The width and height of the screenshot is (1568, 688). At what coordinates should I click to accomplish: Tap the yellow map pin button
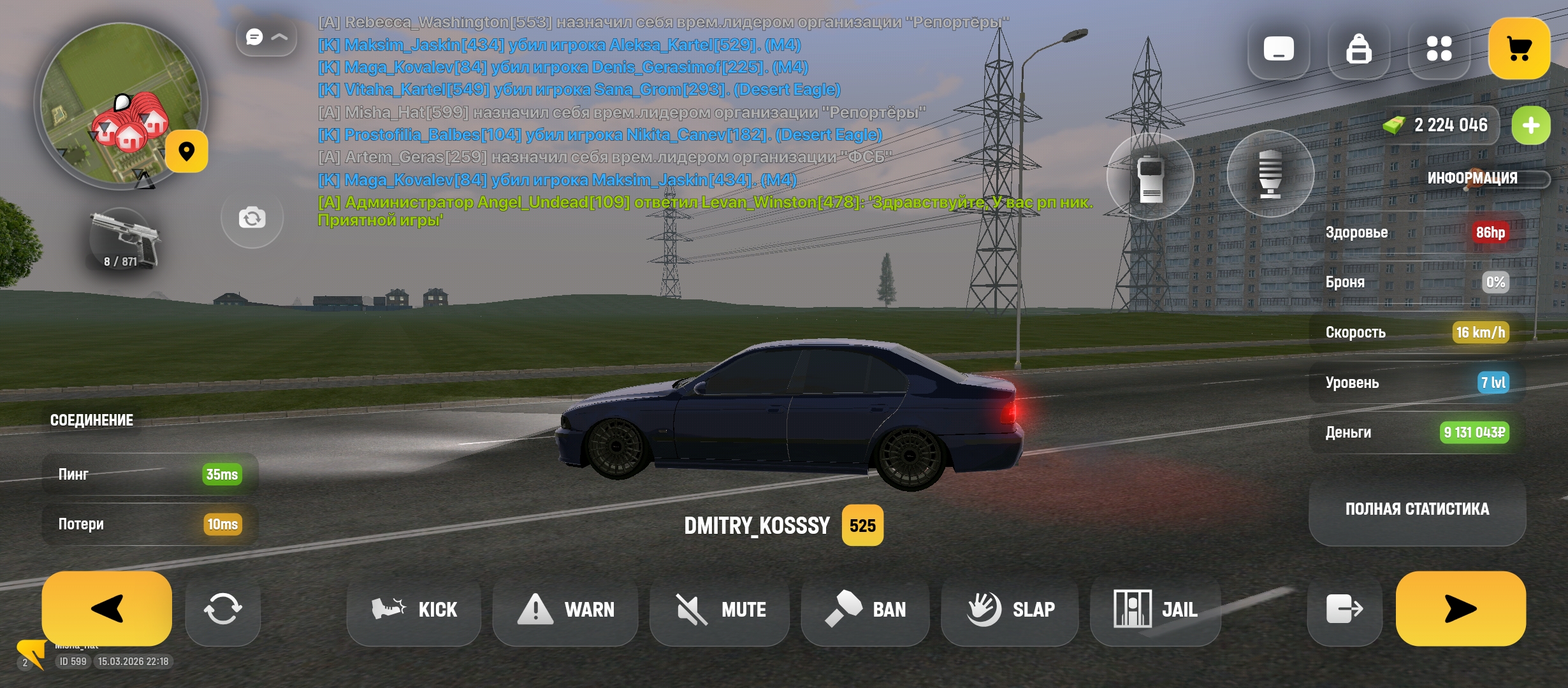pyautogui.click(x=186, y=152)
